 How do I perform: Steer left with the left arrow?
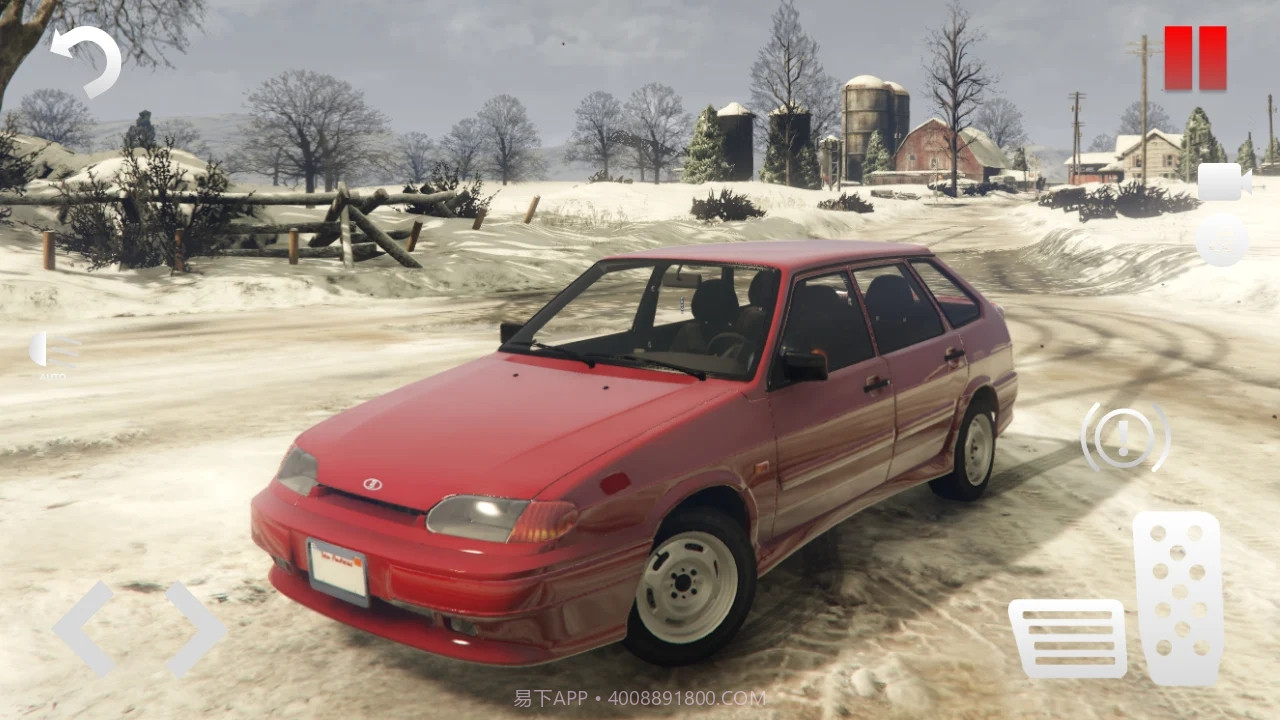click(84, 629)
